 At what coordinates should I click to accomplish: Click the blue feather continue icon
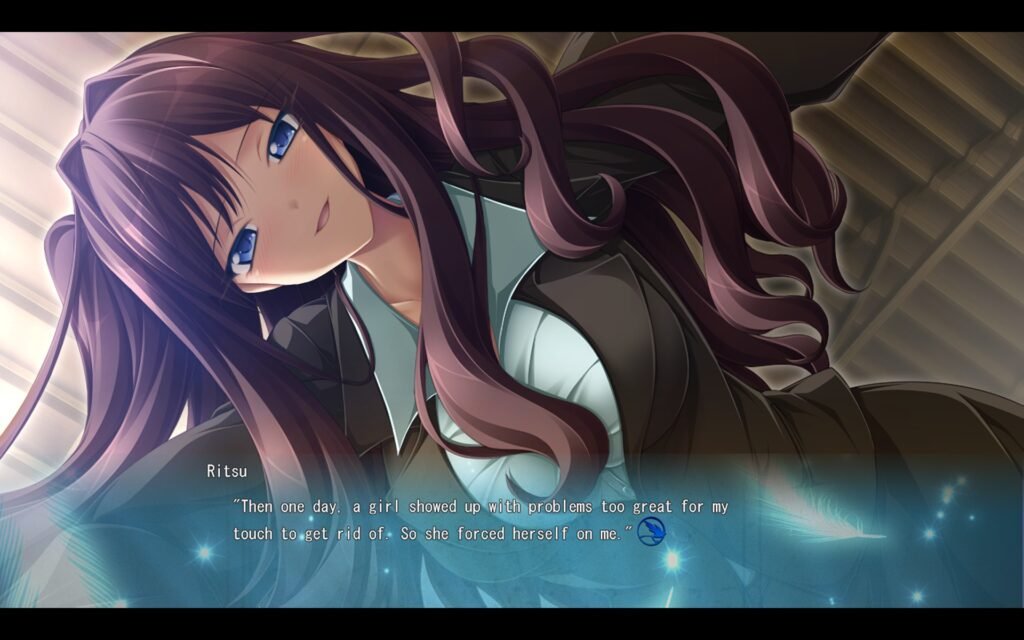coord(651,532)
